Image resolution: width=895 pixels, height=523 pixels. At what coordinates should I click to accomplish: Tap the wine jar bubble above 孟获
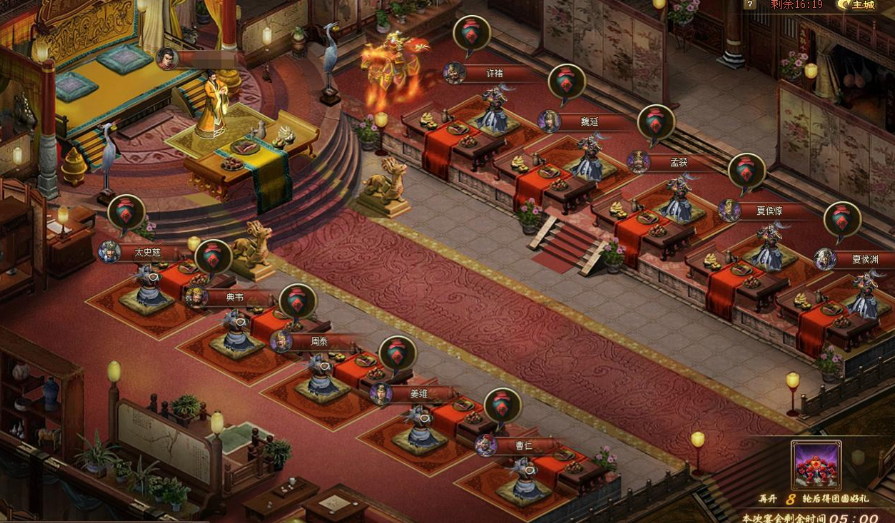point(656,123)
